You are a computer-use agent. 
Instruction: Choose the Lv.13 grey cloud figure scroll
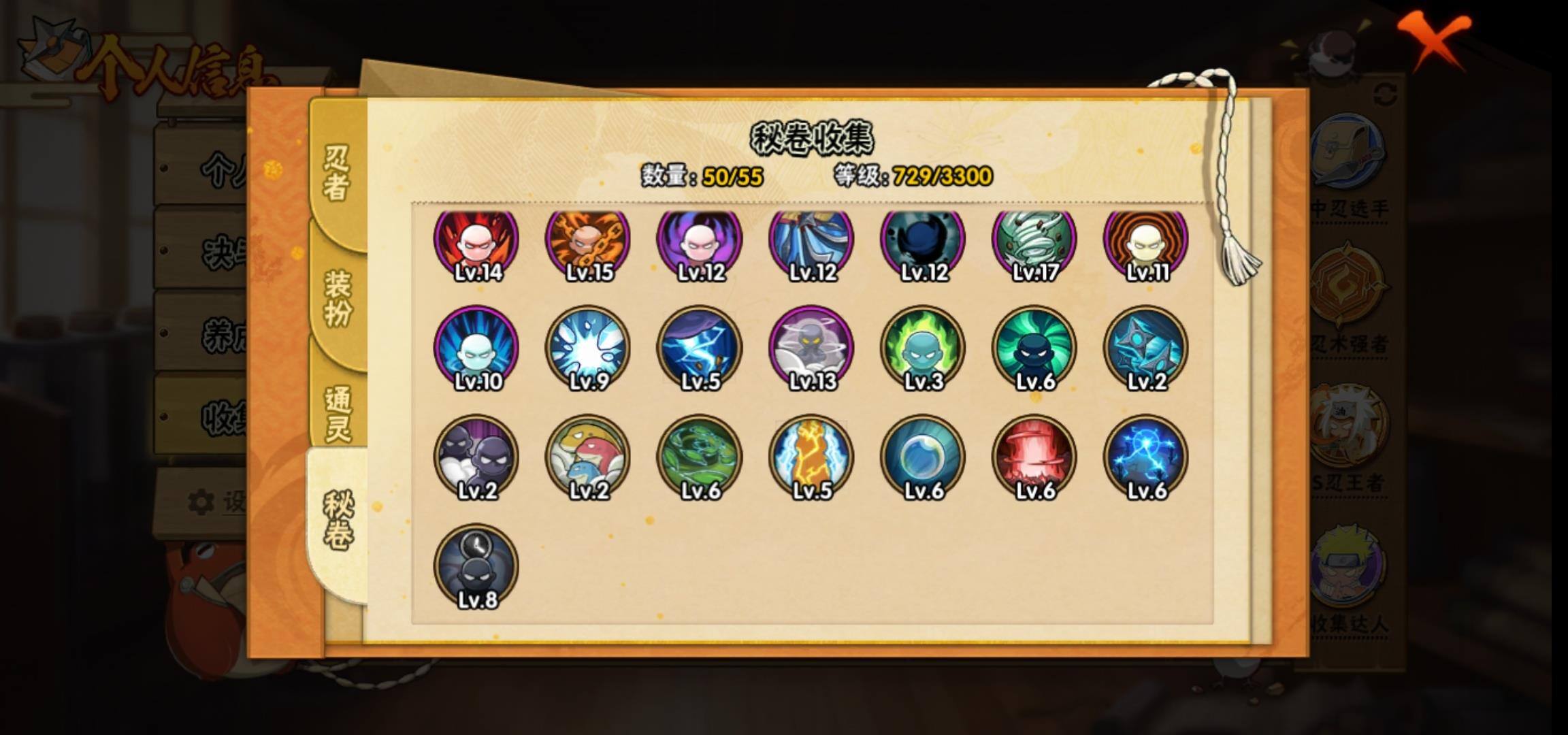811,348
